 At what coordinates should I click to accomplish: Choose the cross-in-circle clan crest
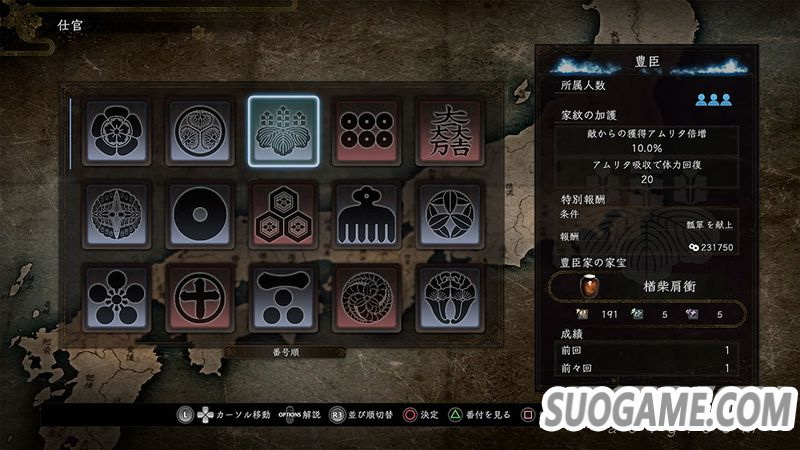pyautogui.click(x=200, y=297)
